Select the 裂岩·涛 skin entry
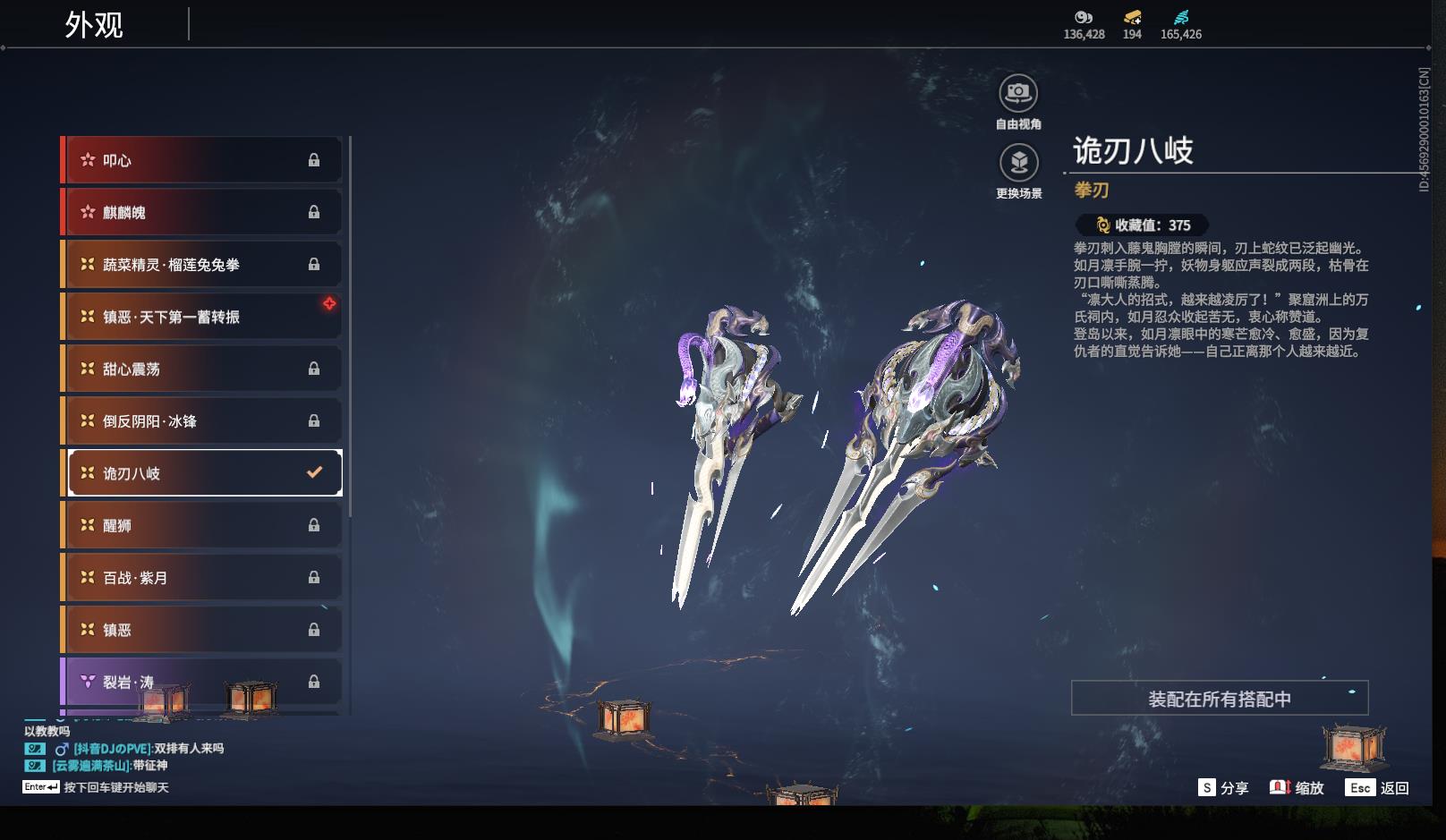Screen dimensions: 1446x840 (202, 682)
